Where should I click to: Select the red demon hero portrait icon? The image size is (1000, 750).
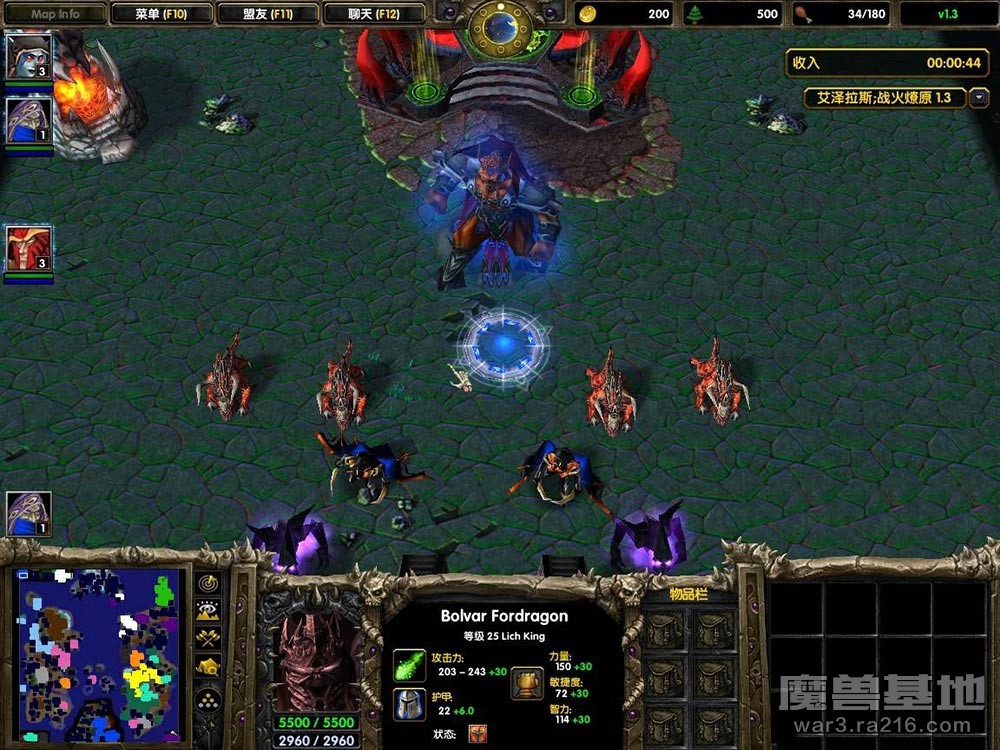click(x=28, y=248)
